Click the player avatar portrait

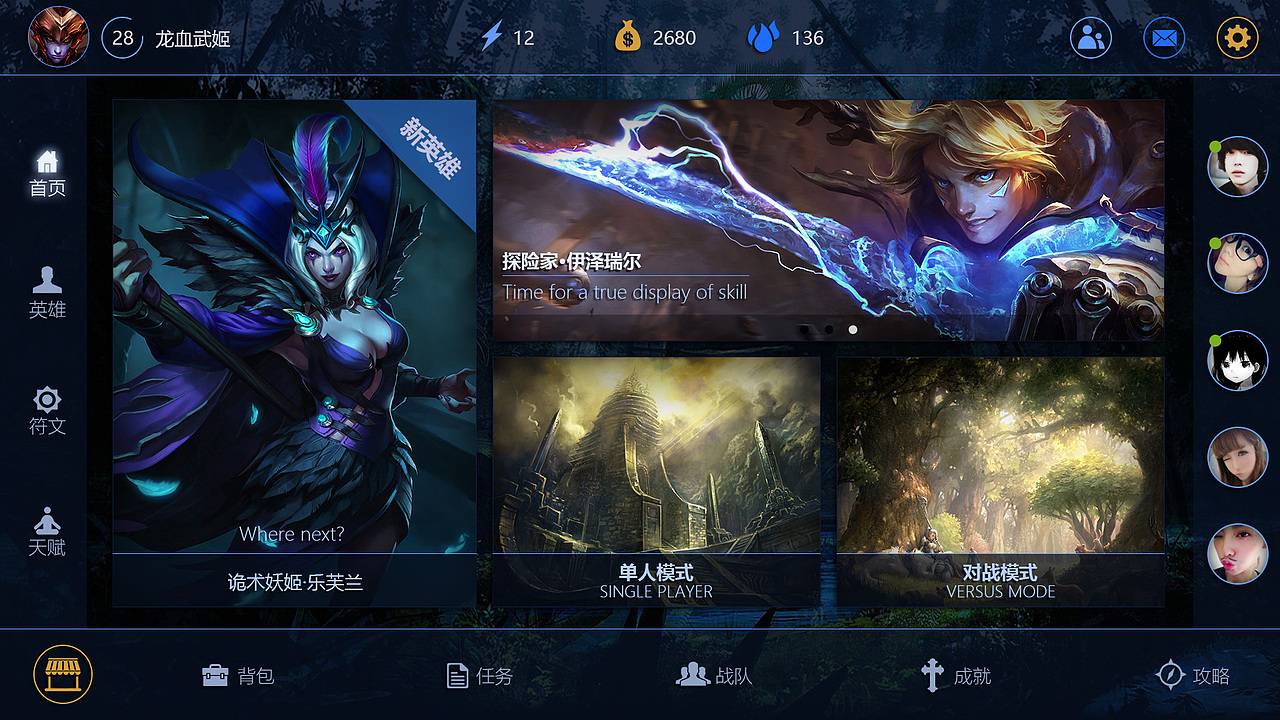point(58,37)
